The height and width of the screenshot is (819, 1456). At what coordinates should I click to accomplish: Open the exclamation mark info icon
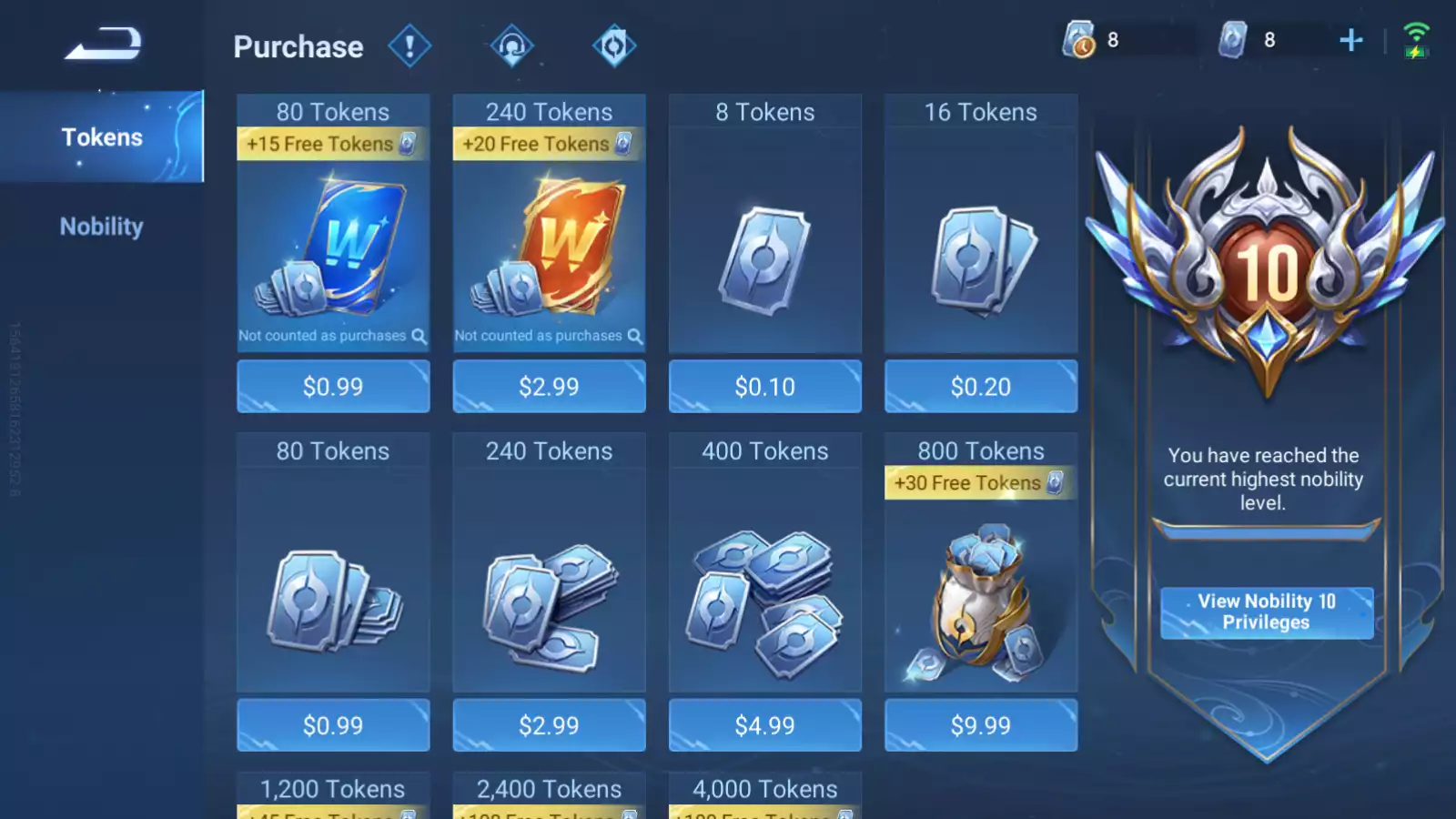coord(409,45)
